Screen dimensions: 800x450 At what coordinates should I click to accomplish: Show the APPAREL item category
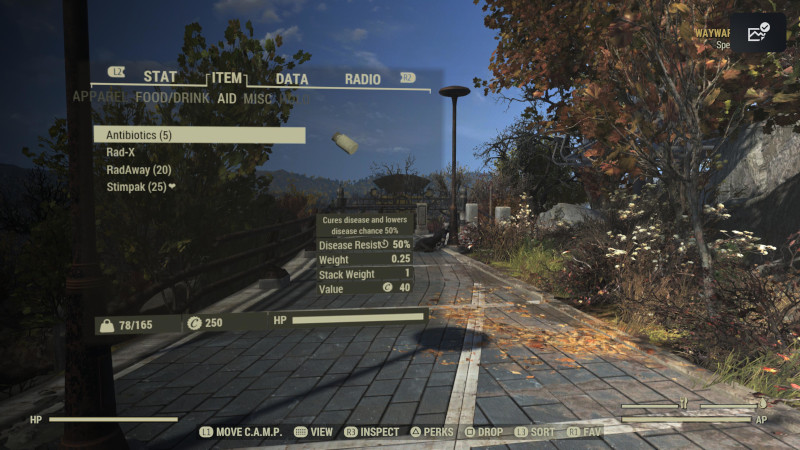[100, 98]
